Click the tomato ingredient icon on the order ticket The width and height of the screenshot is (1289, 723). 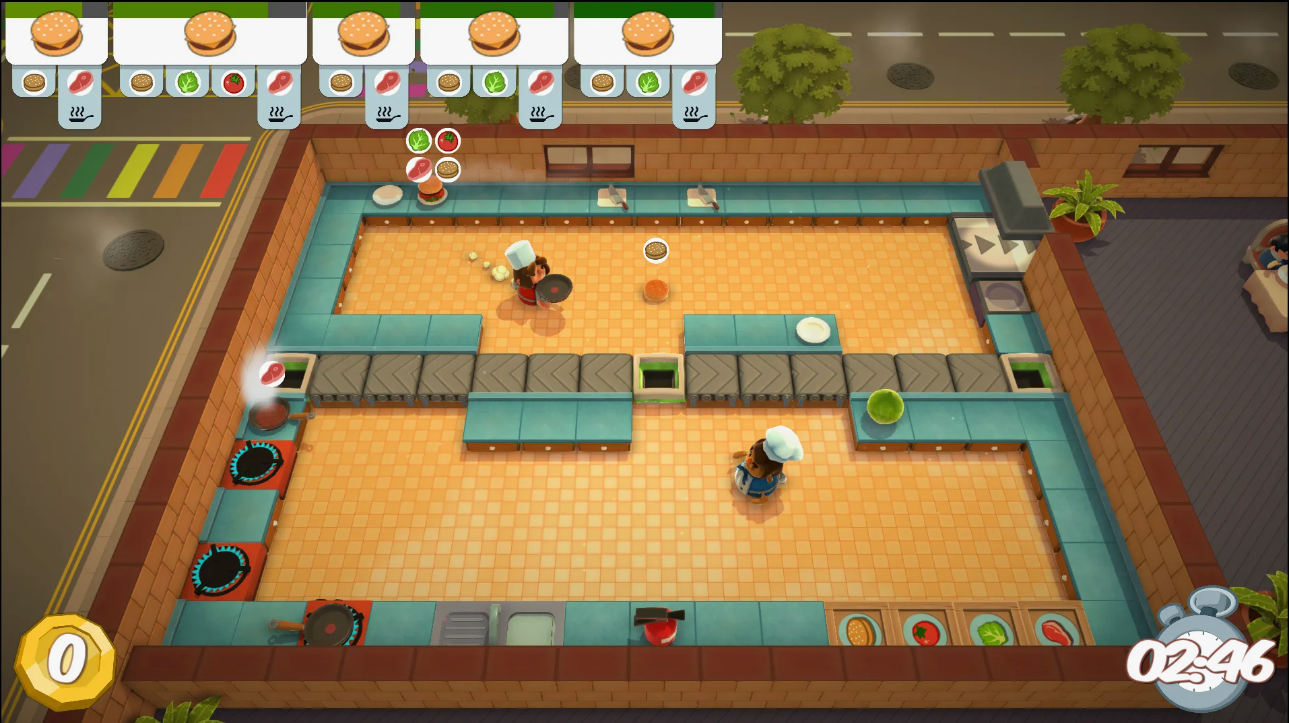click(x=234, y=82)
